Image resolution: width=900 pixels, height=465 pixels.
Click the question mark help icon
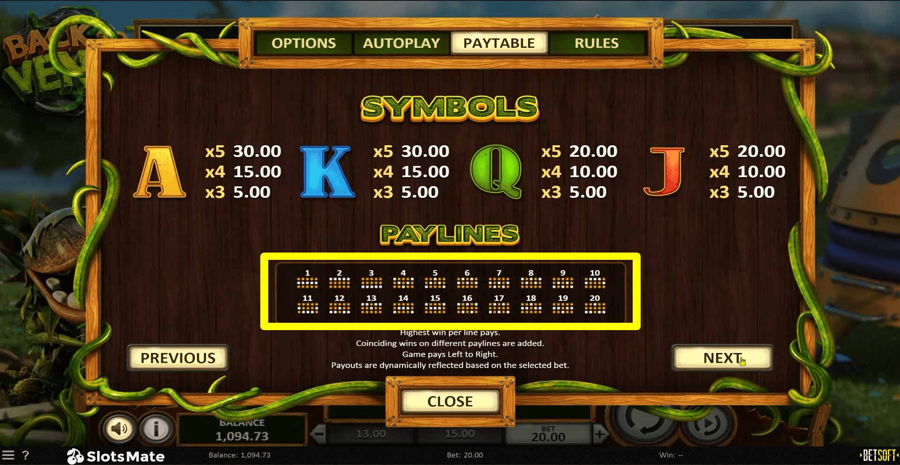(x=26, y=456)
